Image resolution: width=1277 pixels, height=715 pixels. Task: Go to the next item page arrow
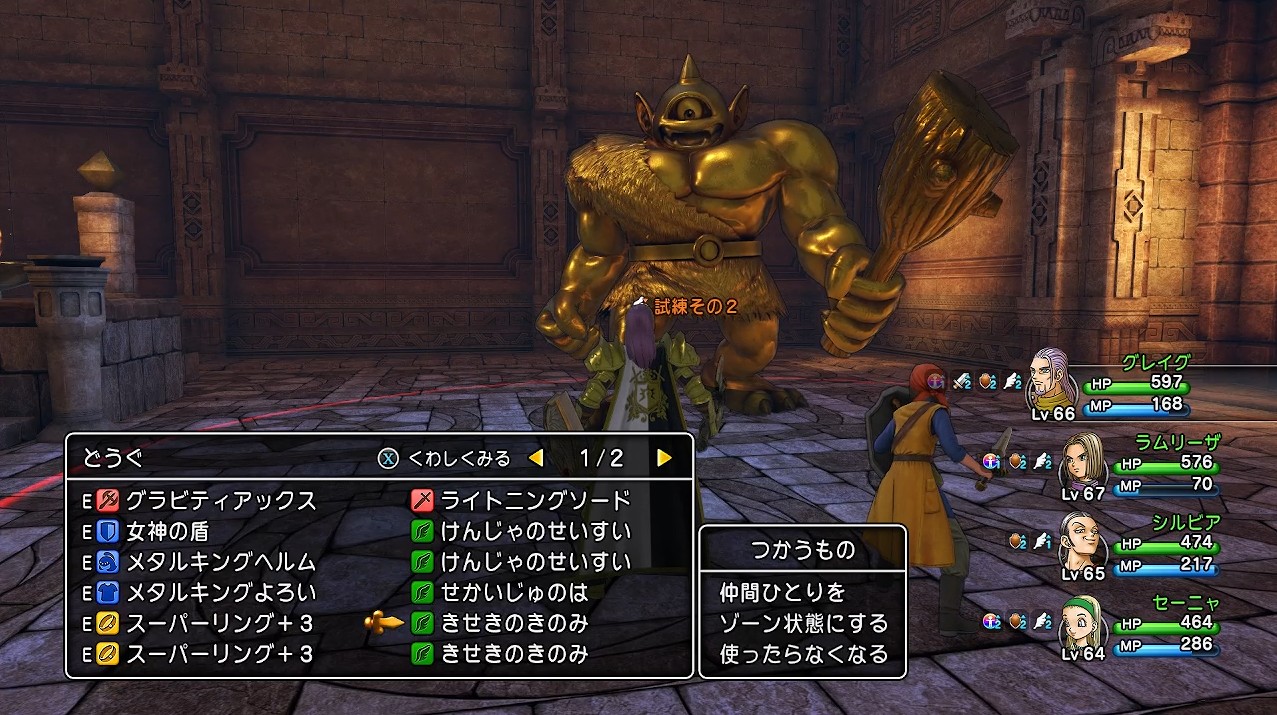664,459
